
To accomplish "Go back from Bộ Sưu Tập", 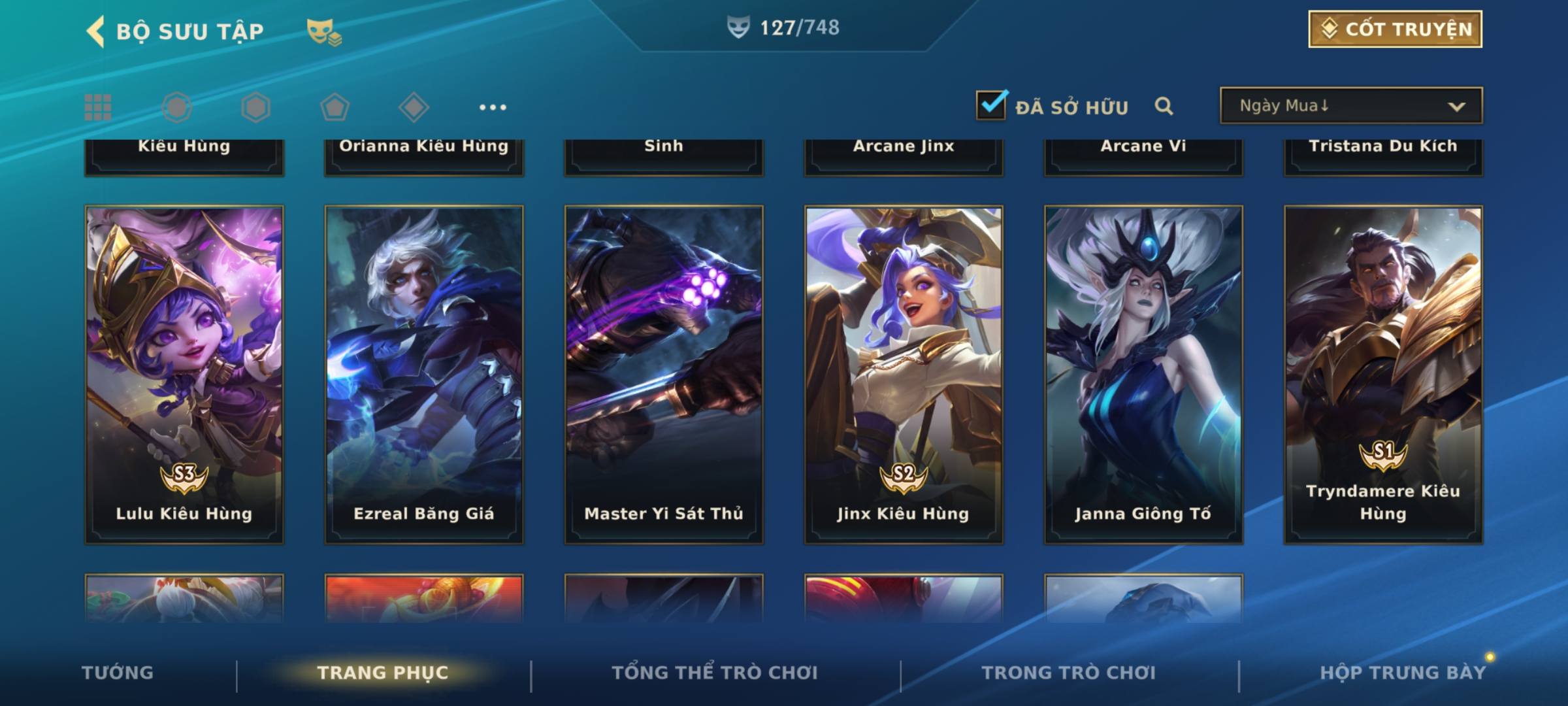I will (95, 31).
